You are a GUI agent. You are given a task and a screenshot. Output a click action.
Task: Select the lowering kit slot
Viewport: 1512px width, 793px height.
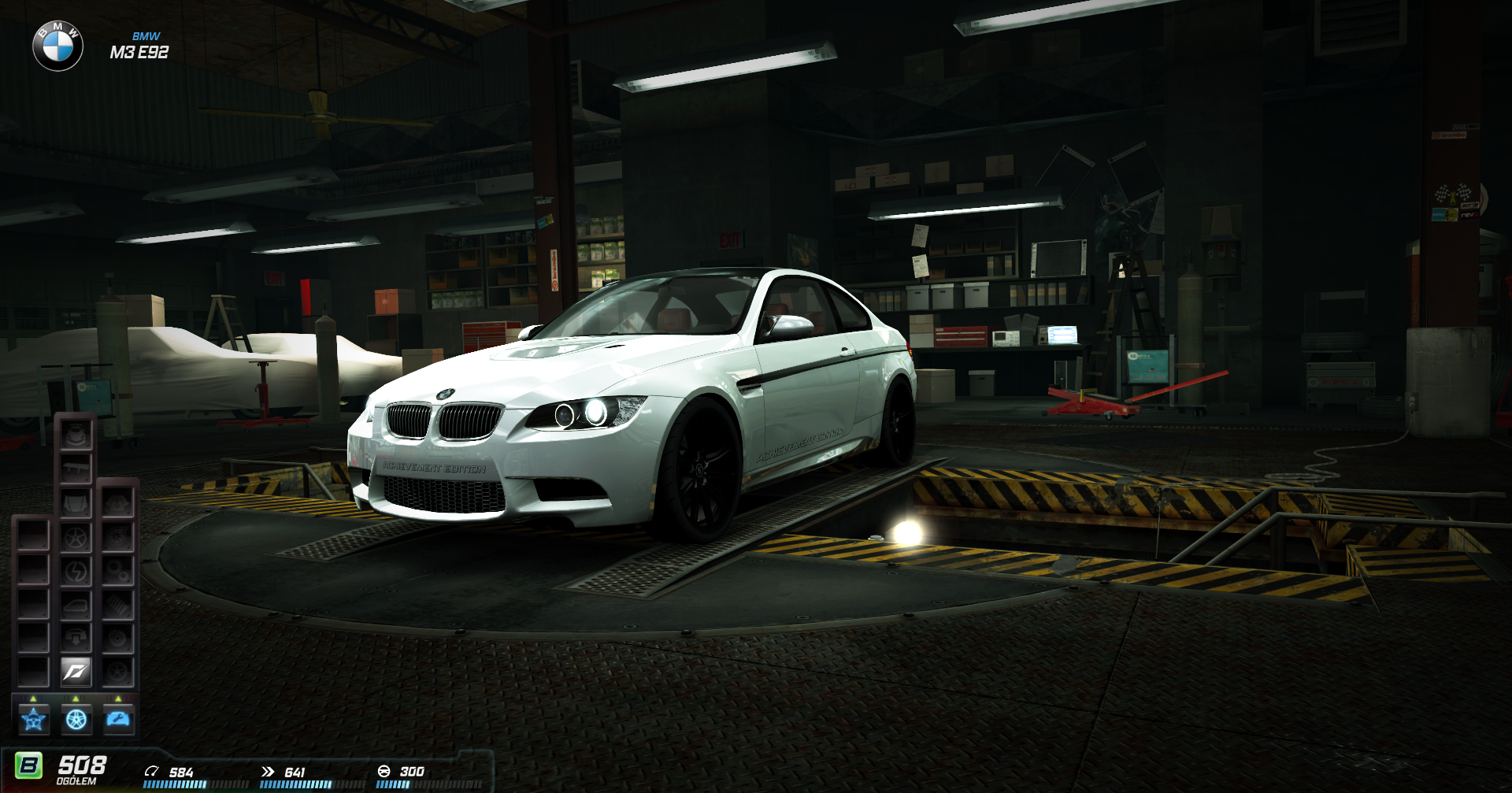point(76,638)
